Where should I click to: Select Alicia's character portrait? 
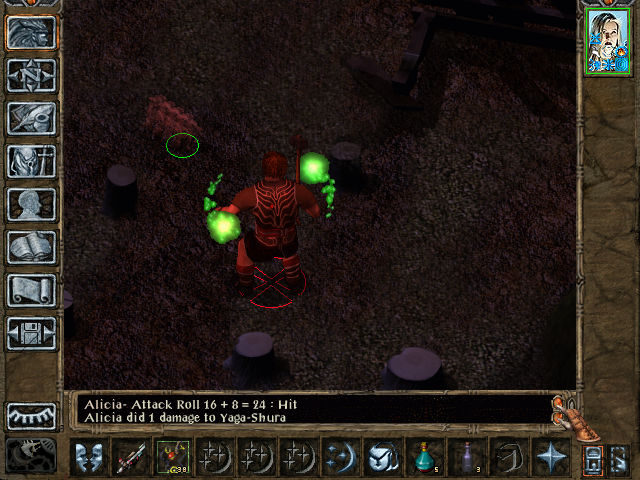[607, 42]
